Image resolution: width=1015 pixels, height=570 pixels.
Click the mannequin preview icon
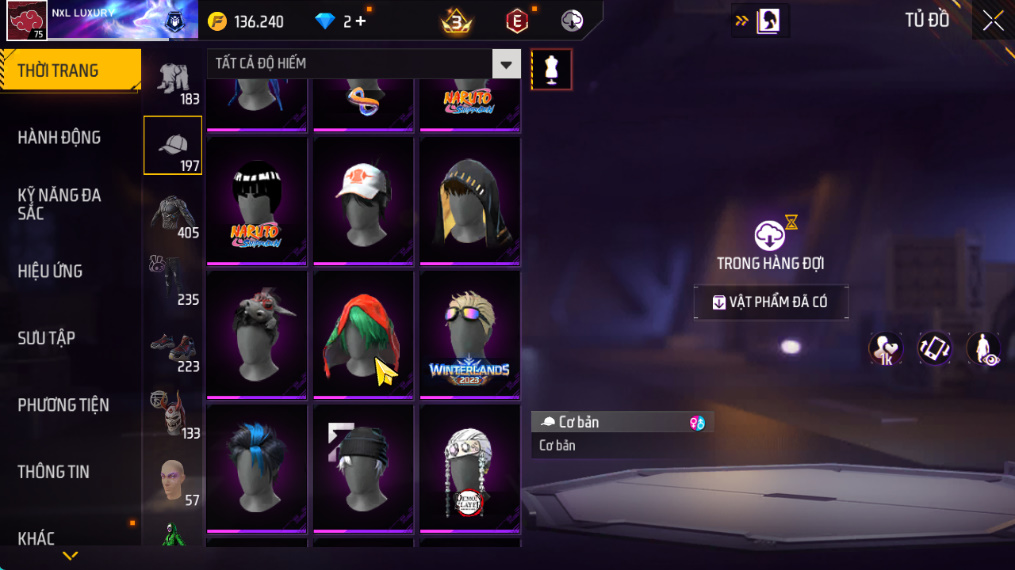(x=551, y=69)
